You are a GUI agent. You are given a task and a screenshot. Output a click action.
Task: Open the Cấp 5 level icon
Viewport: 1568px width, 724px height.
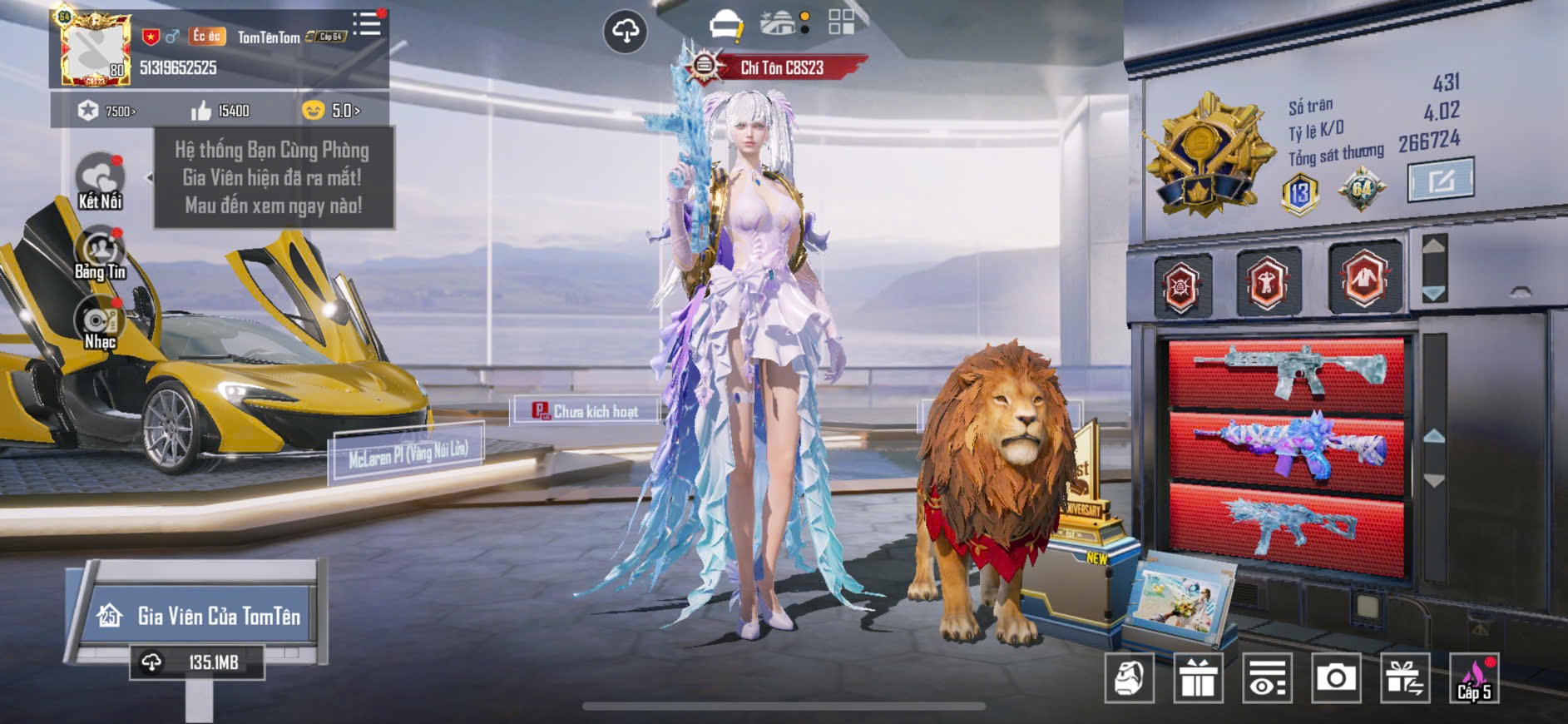pyautogui.click(x=1474, y=679)
